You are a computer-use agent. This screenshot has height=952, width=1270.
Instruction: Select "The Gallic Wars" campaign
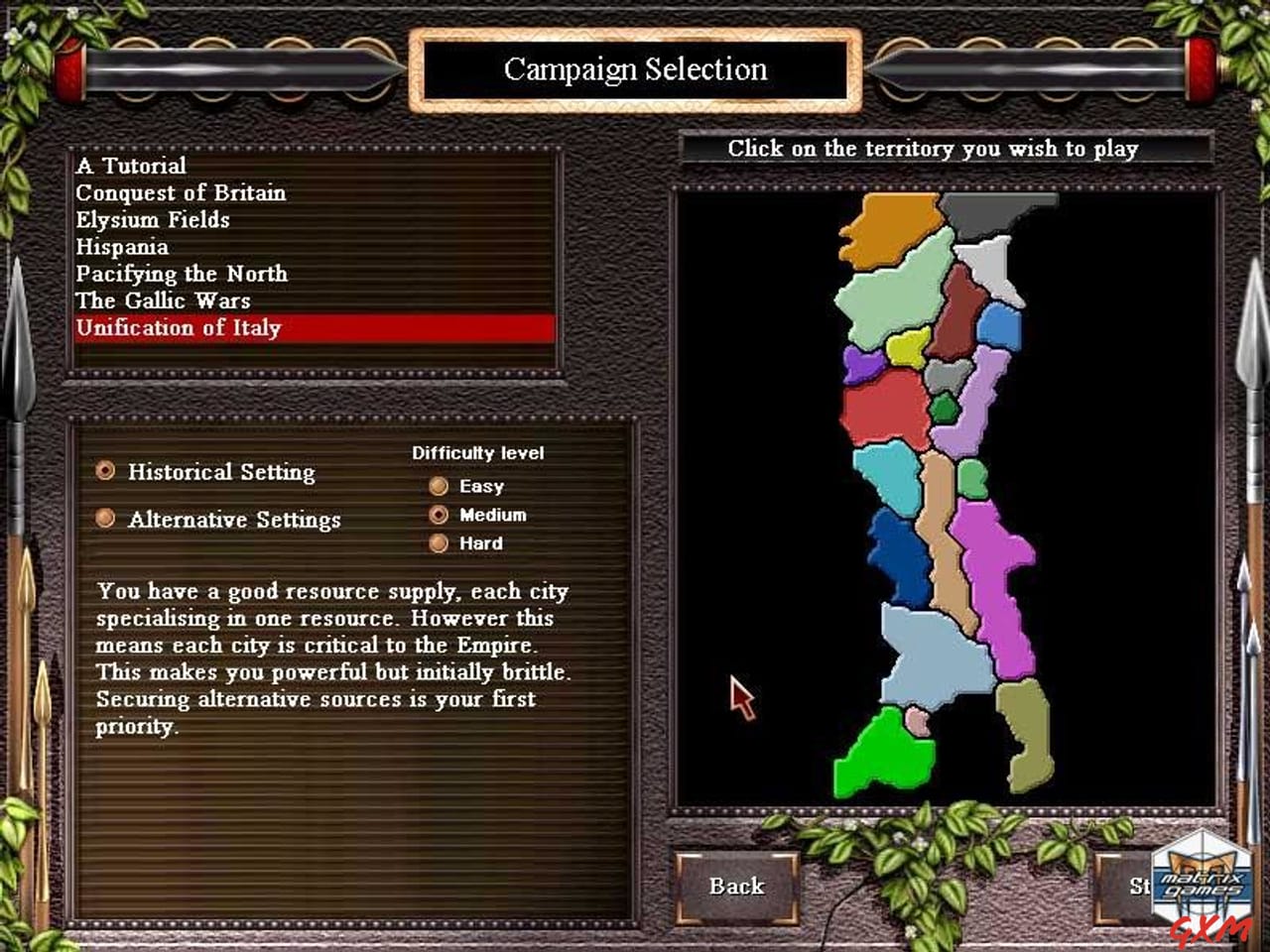point(163,300)
